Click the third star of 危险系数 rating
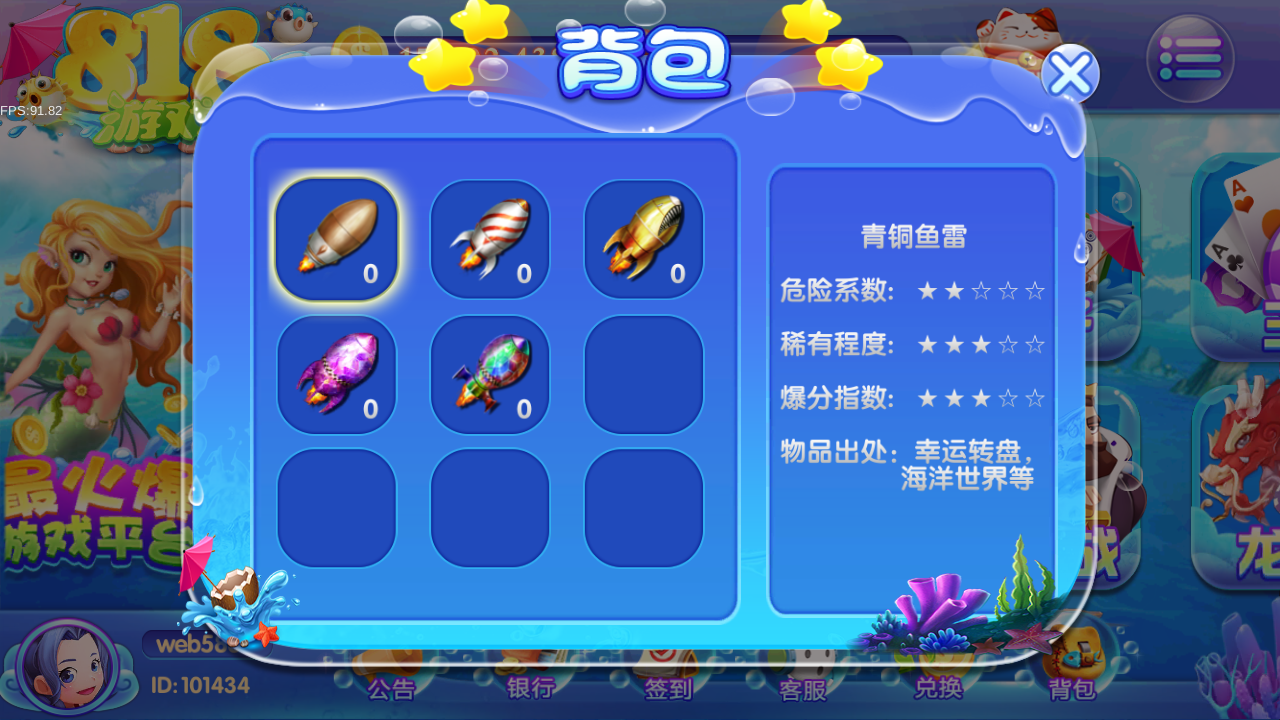The image size is (1280, 720). pyautogui.click(x=981, y=290)
